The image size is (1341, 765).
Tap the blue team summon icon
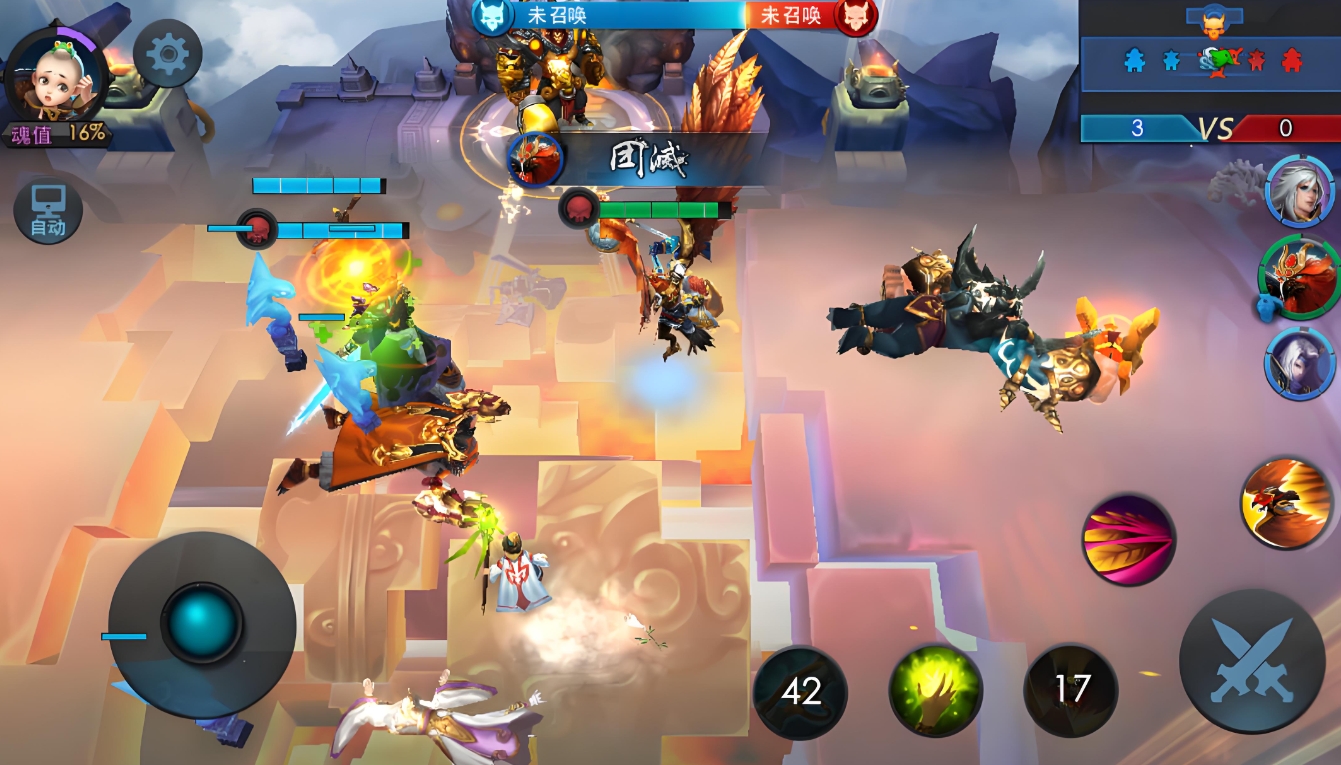coord(492,16)
